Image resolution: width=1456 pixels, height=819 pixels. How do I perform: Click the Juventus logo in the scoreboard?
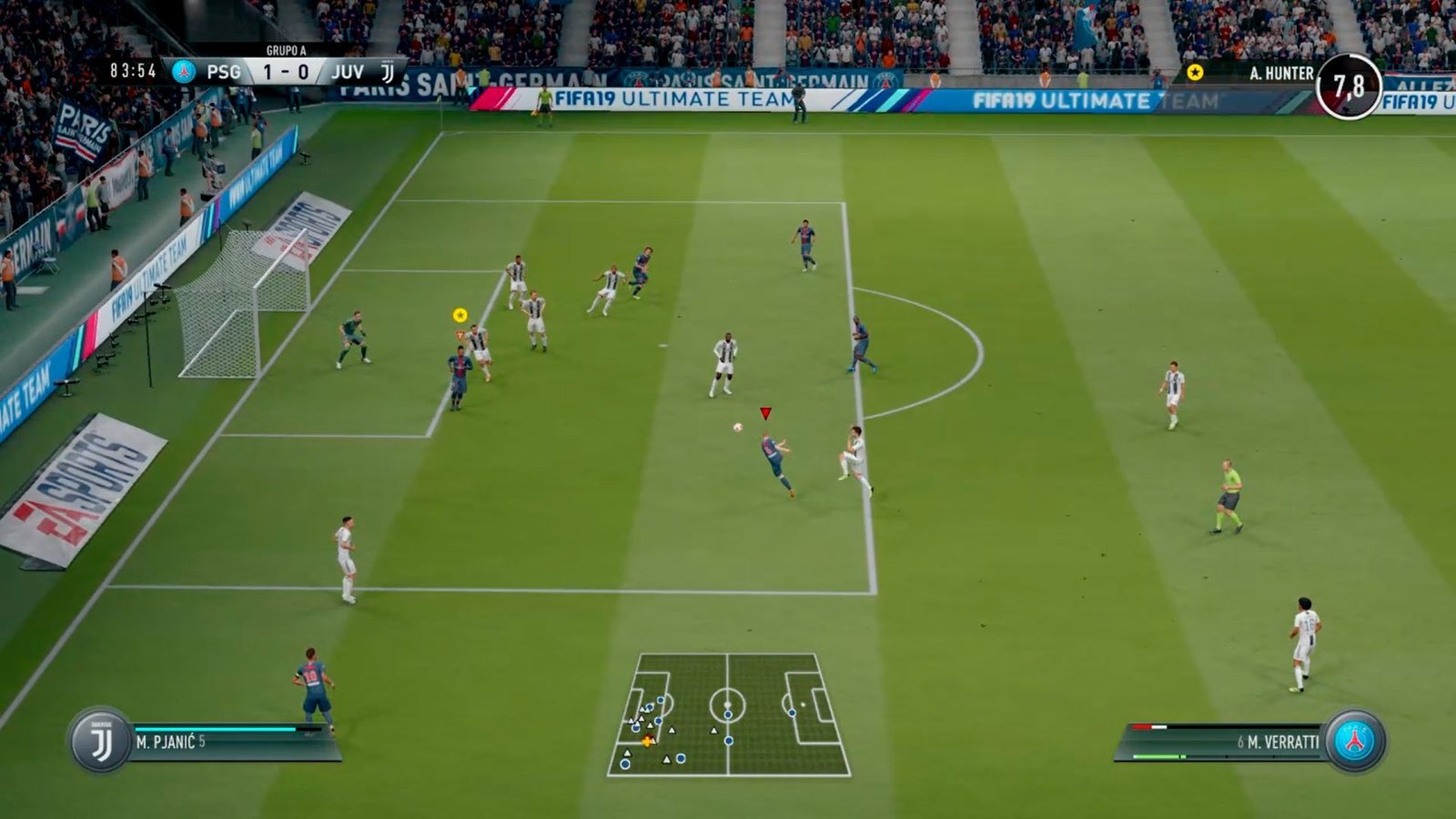point(388,72)
